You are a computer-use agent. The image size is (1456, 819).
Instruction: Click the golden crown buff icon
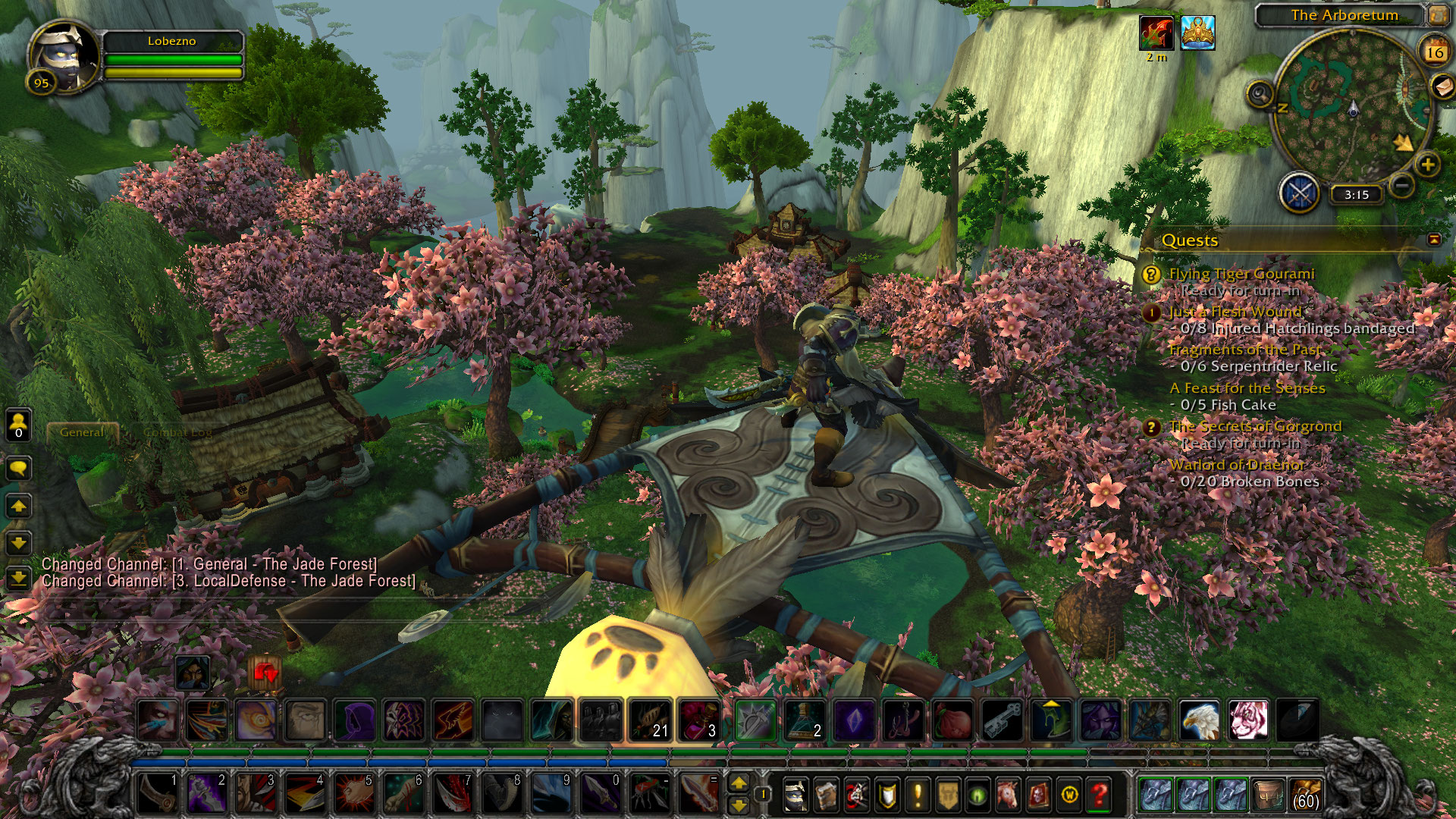coord(1197,33)
